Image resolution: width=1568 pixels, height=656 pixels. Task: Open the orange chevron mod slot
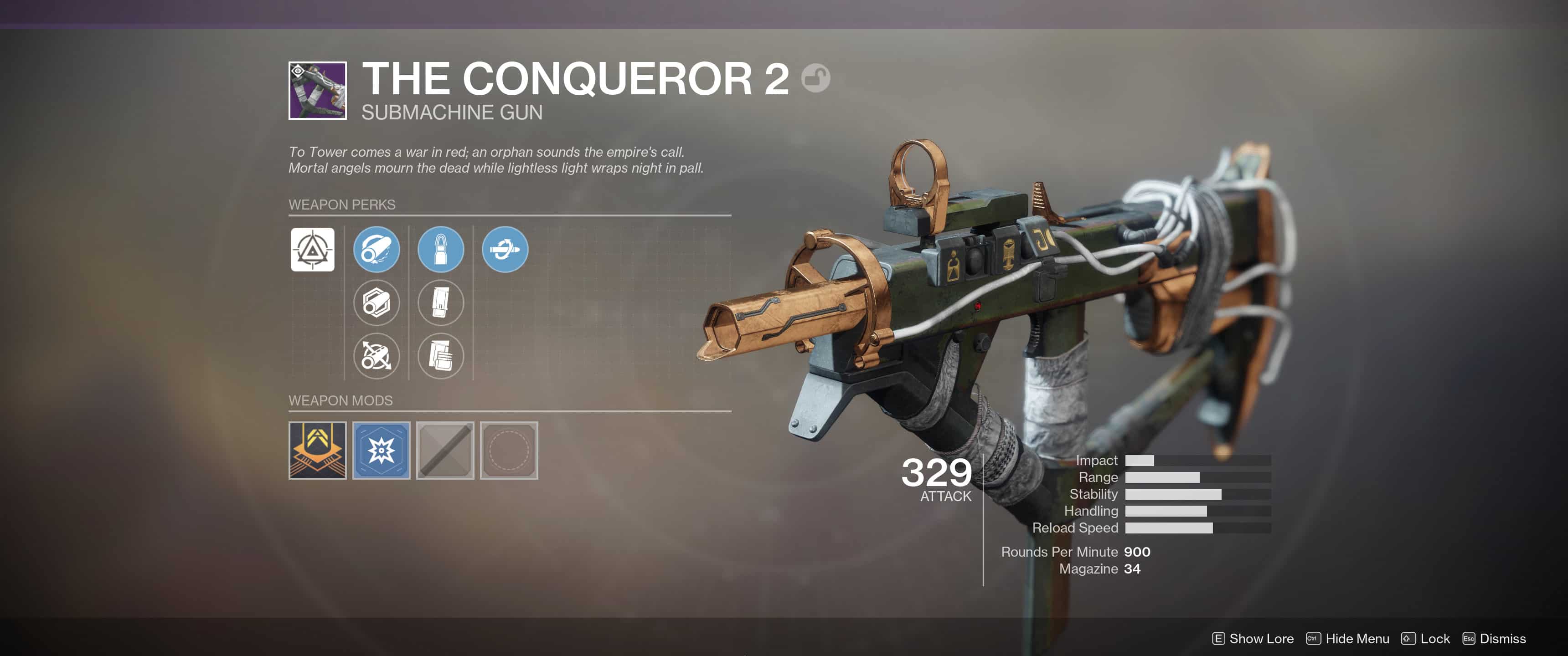click(x=317, y=450)
